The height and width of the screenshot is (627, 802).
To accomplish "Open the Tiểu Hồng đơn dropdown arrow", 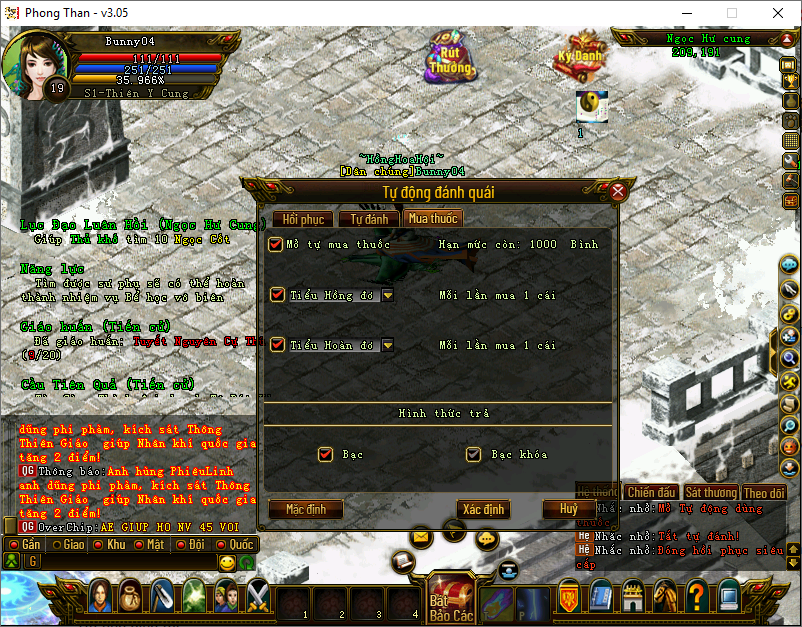I will [387, 295].
